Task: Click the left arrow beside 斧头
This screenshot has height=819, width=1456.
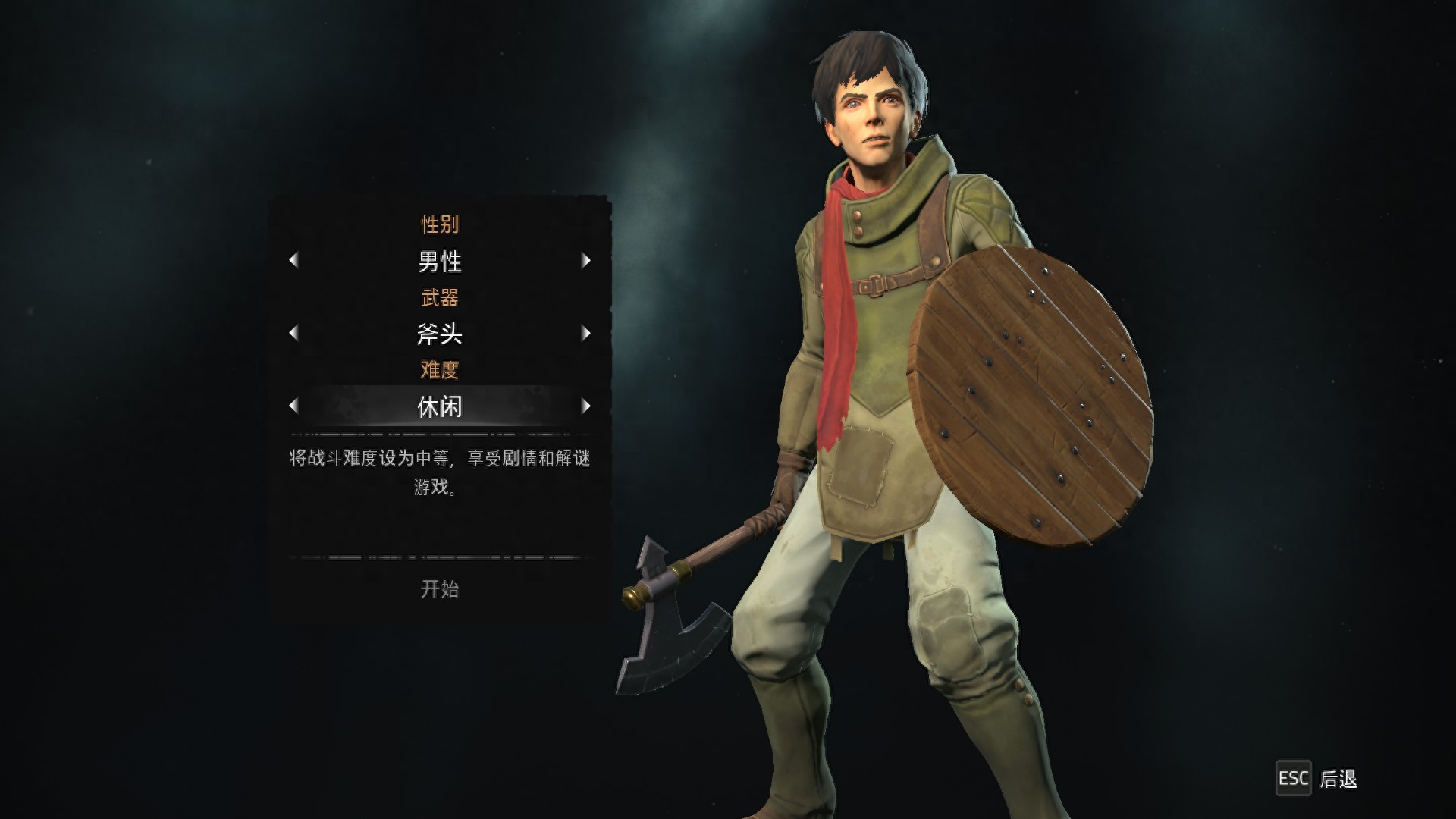Action: [294, 334]
